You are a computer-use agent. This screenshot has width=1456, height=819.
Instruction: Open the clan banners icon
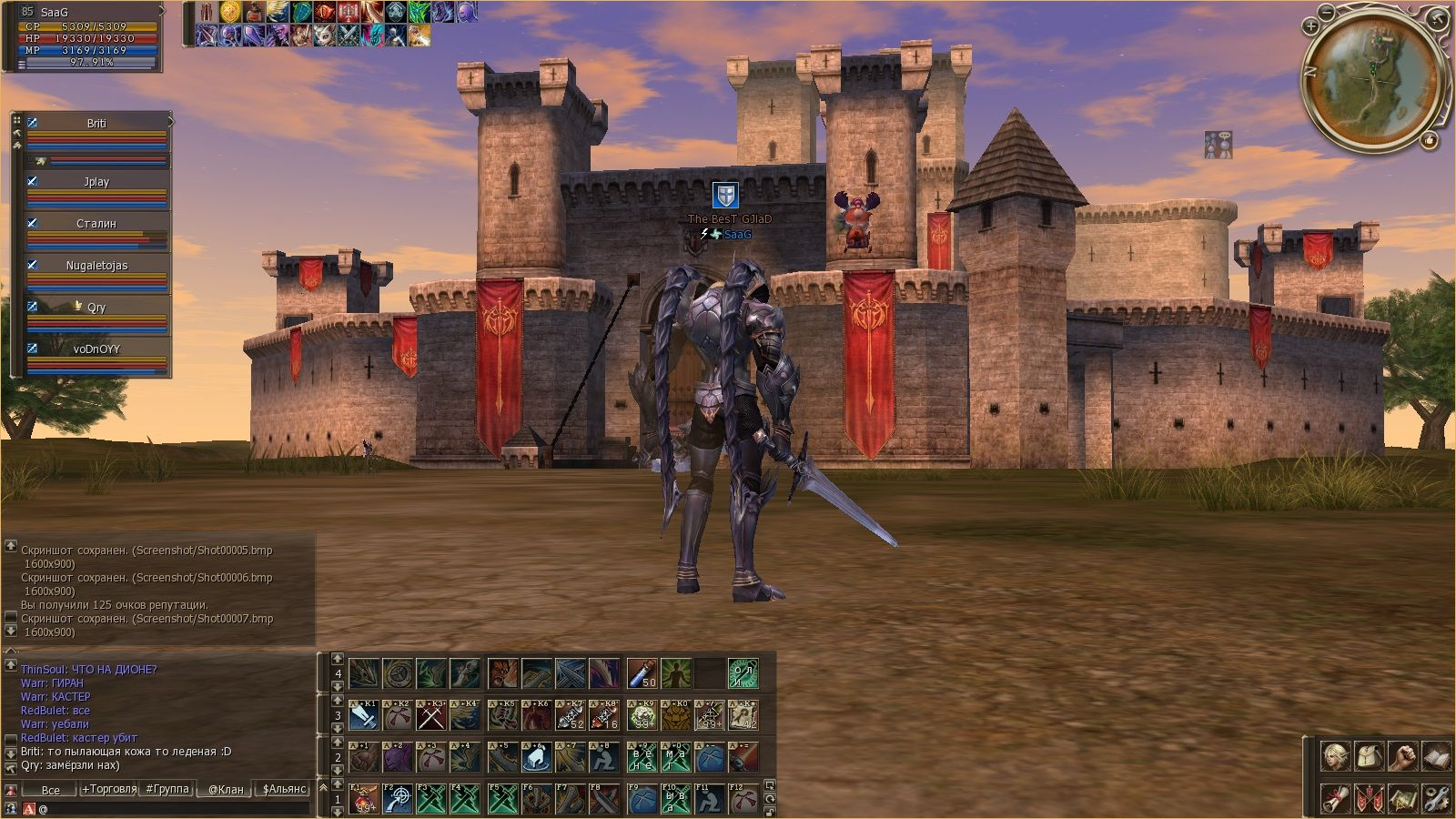click(x=1369, y=798)
